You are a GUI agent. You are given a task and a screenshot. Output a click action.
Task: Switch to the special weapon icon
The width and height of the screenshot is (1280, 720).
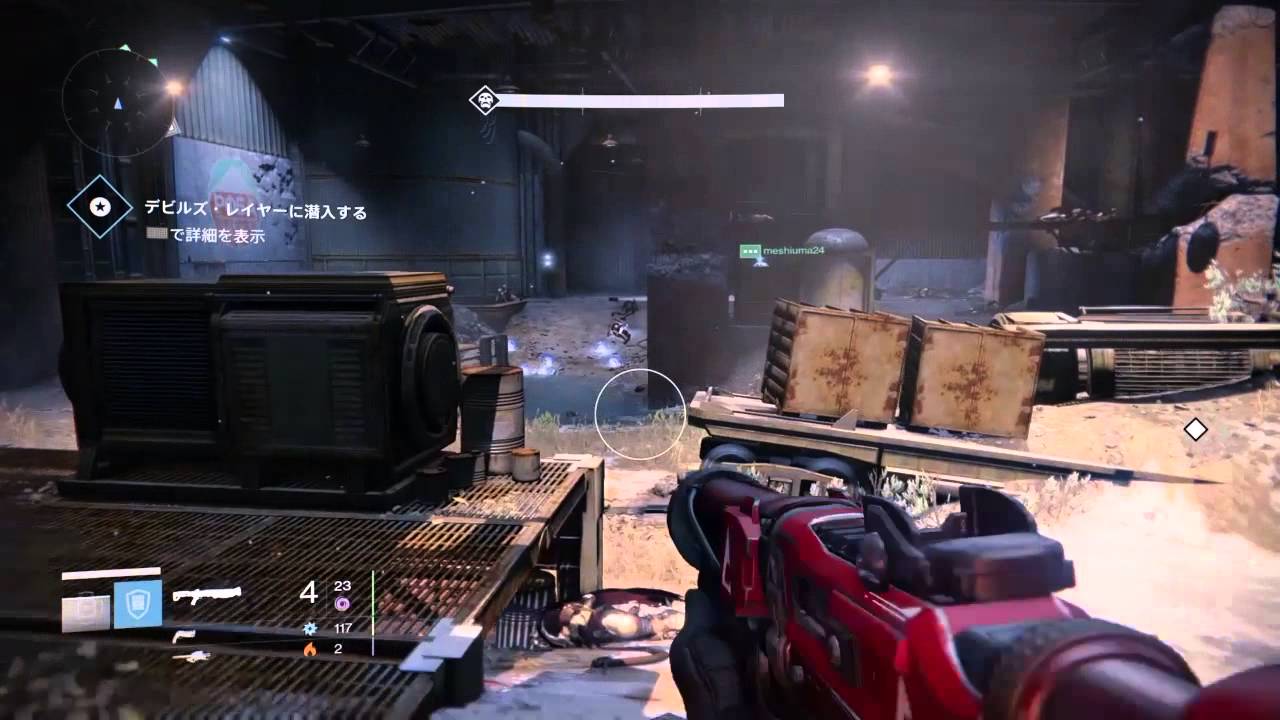tap(183, 636)
